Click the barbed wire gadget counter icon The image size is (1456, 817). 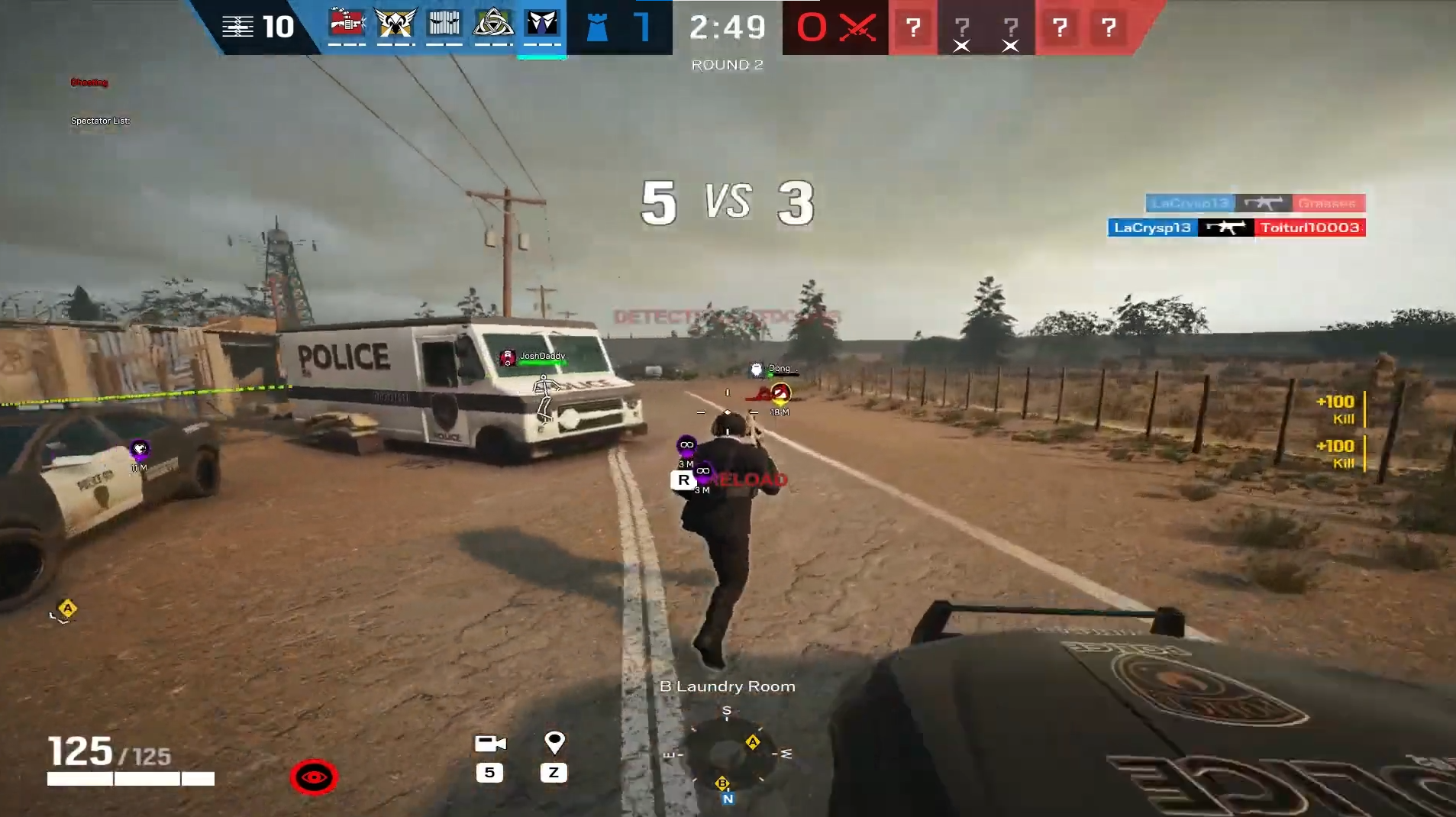pyautogui.click(x=237, y=27)
